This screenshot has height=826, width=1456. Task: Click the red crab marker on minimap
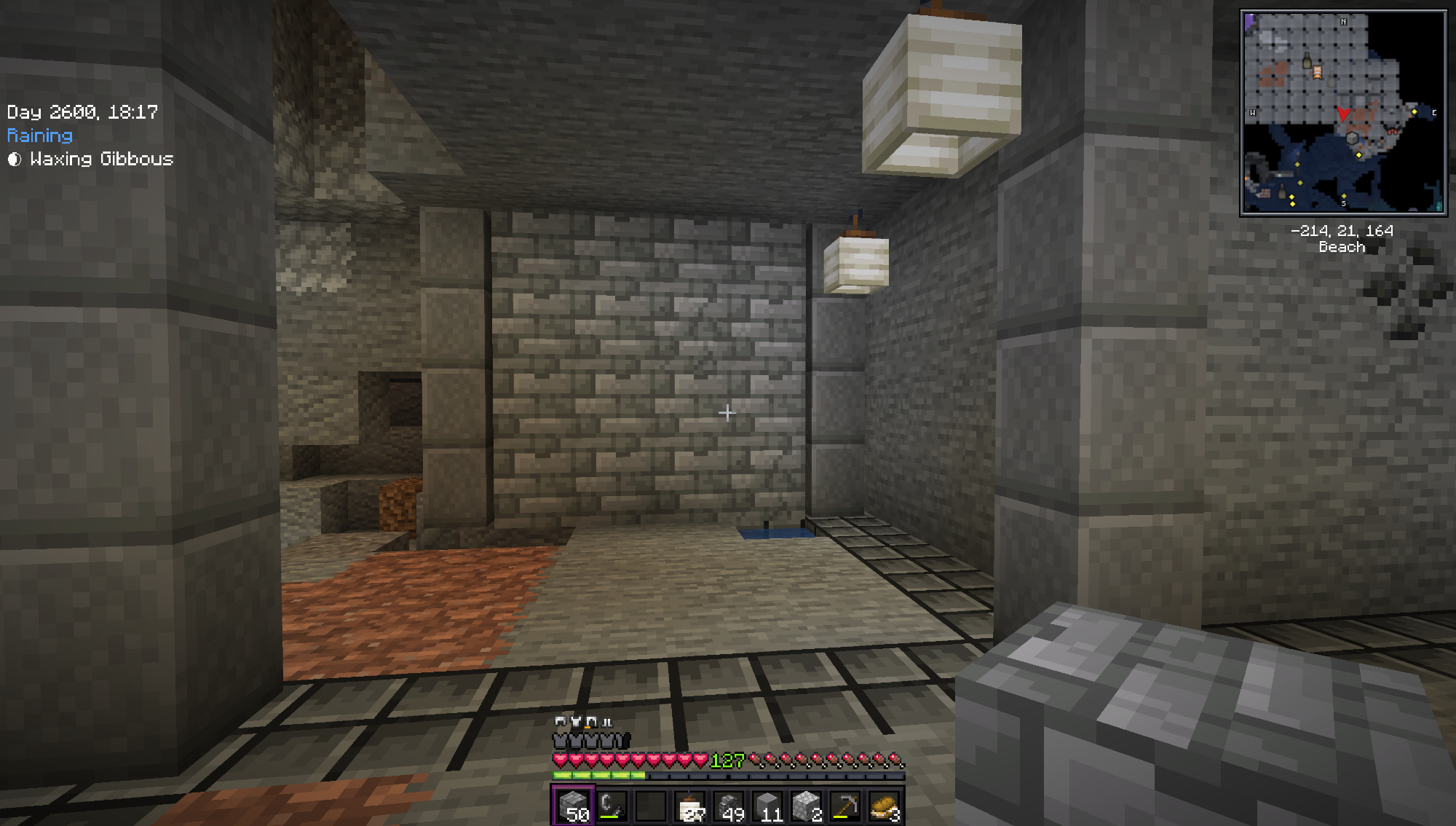click(x=1393, y=131)
